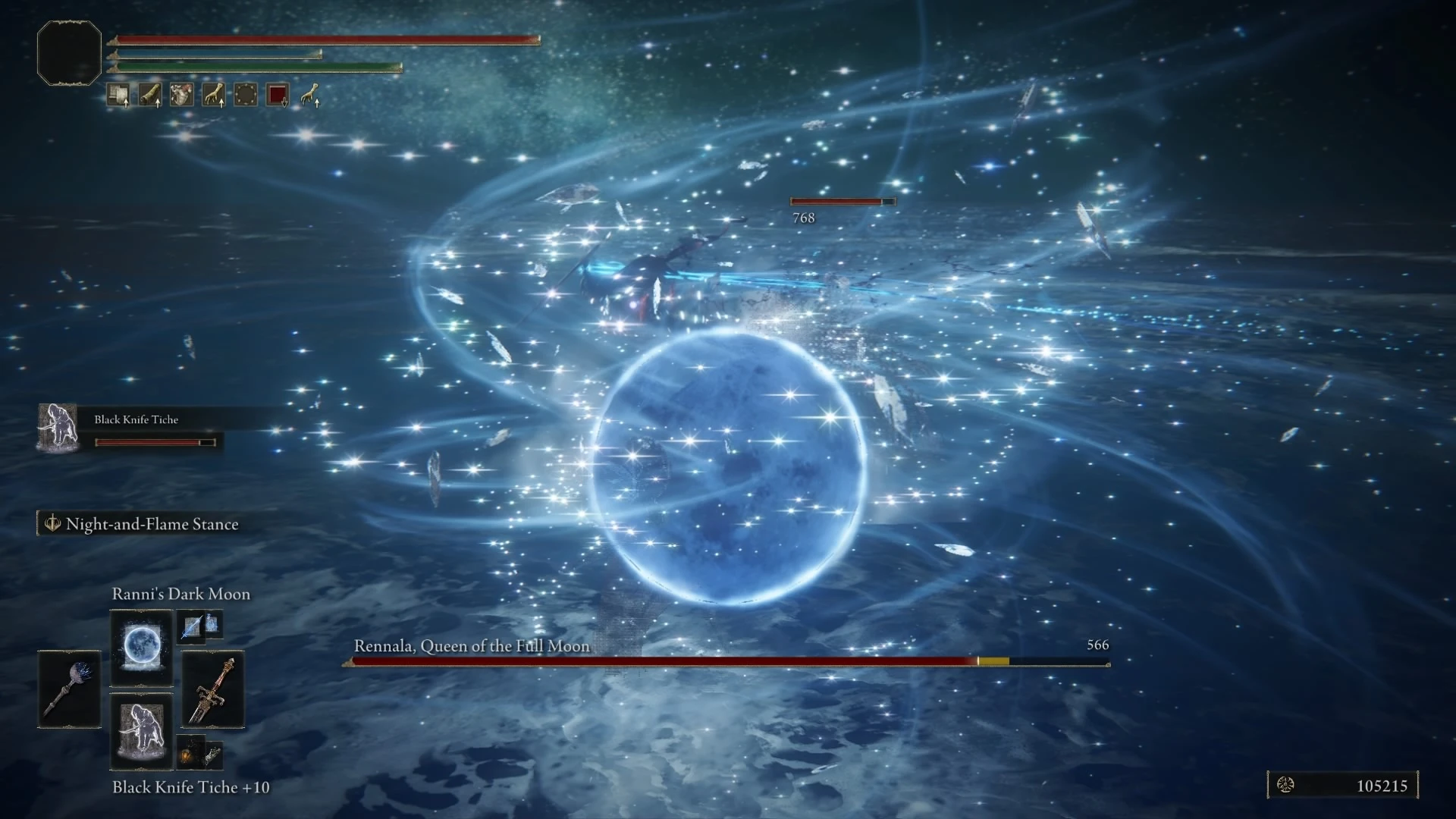Click the Night-and-Flame Stance skill label
Screen dimensions: 1456x819
(152, 524)
